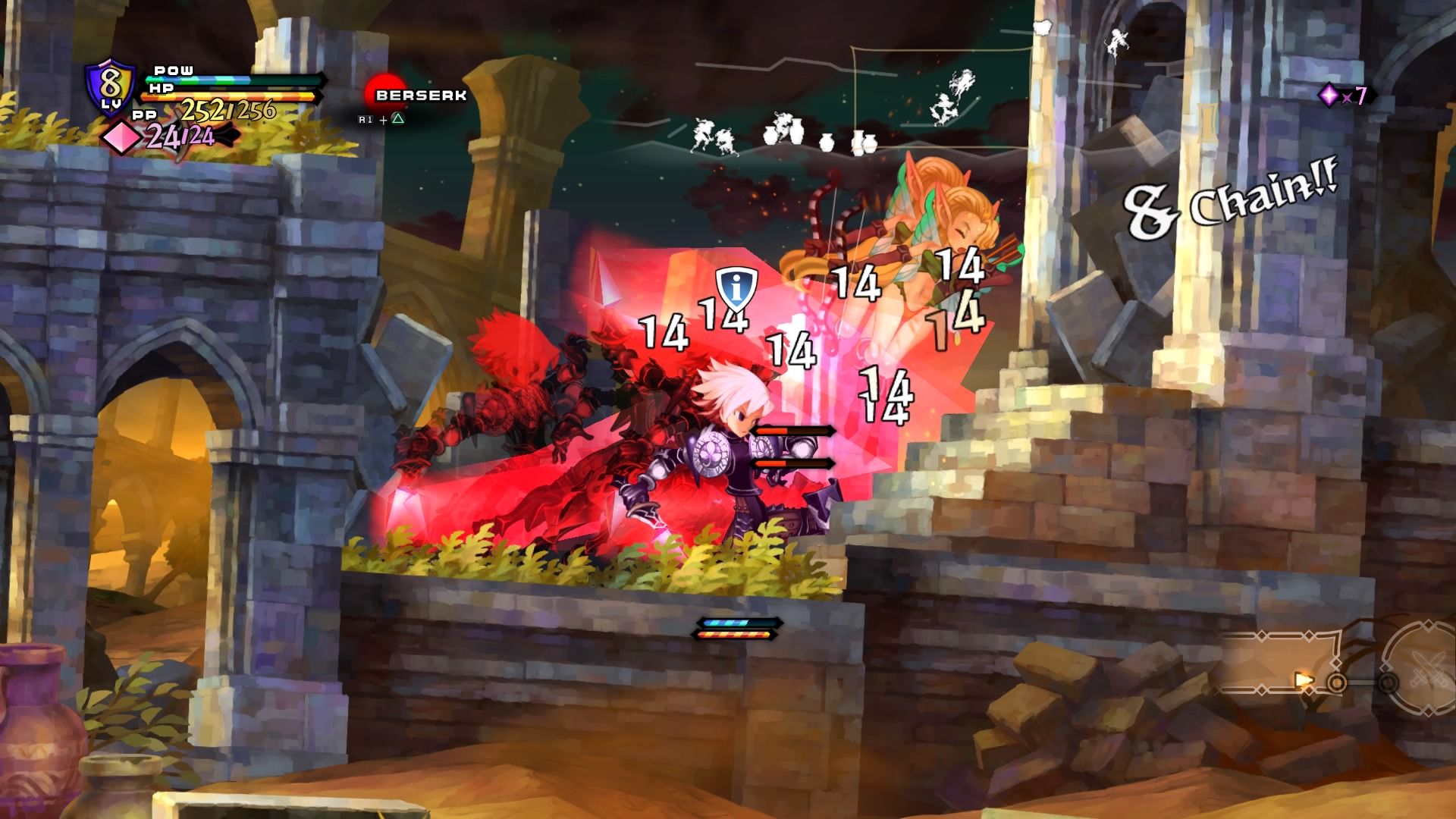This screenshot has height=819, width=1456.
Task: Activate the Berserk skill orb
Action: pyautogui.click(x=381, y=95)
